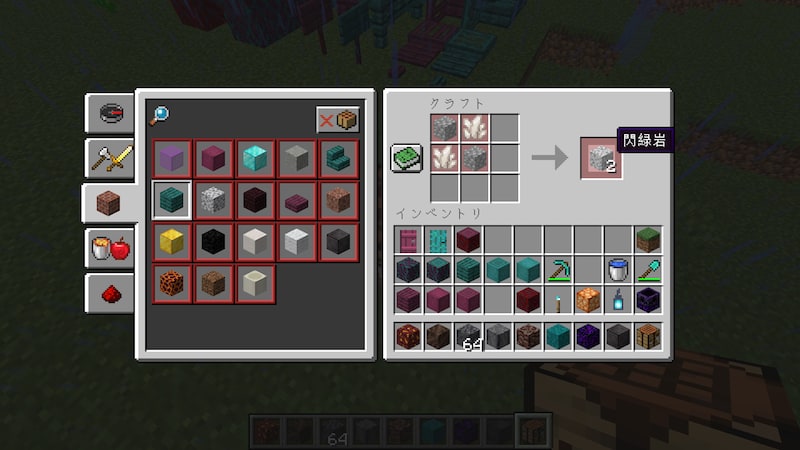Select the grass block in the inventory
800x450 pixels.
coord(648,239)
